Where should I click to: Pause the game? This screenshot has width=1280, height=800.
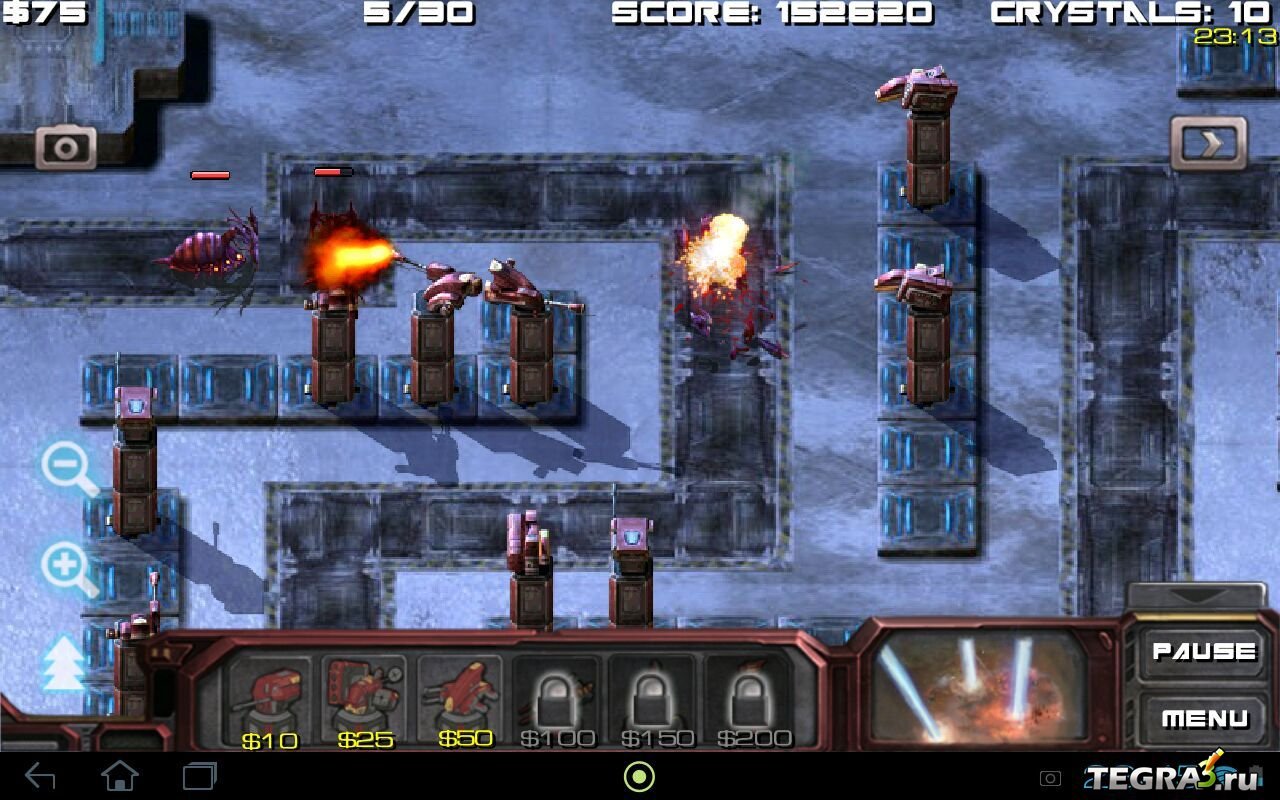click(1203, 652)
